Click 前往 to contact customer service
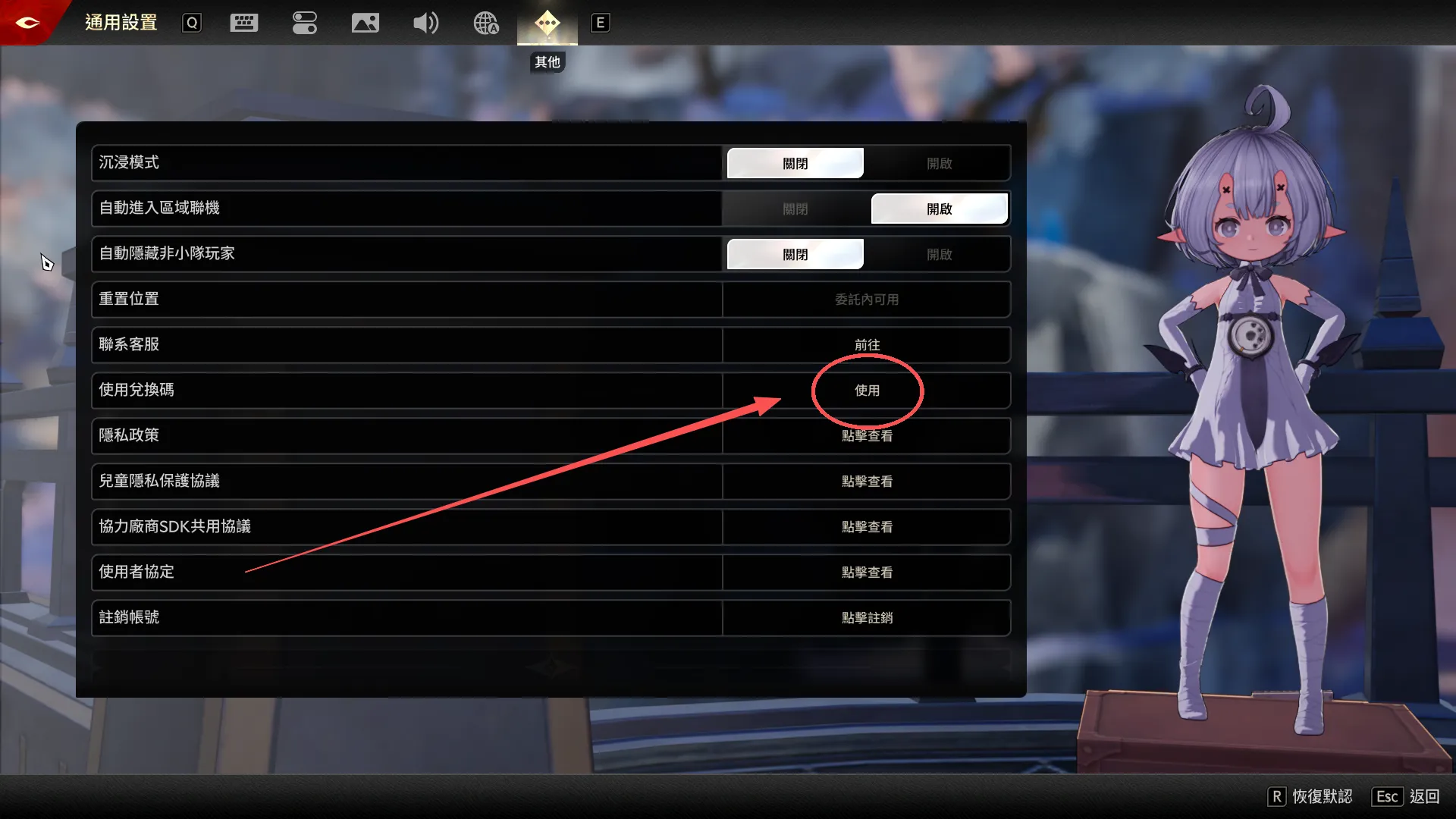This screenshot has width=1456, height=819. click(x=867, y=344)
